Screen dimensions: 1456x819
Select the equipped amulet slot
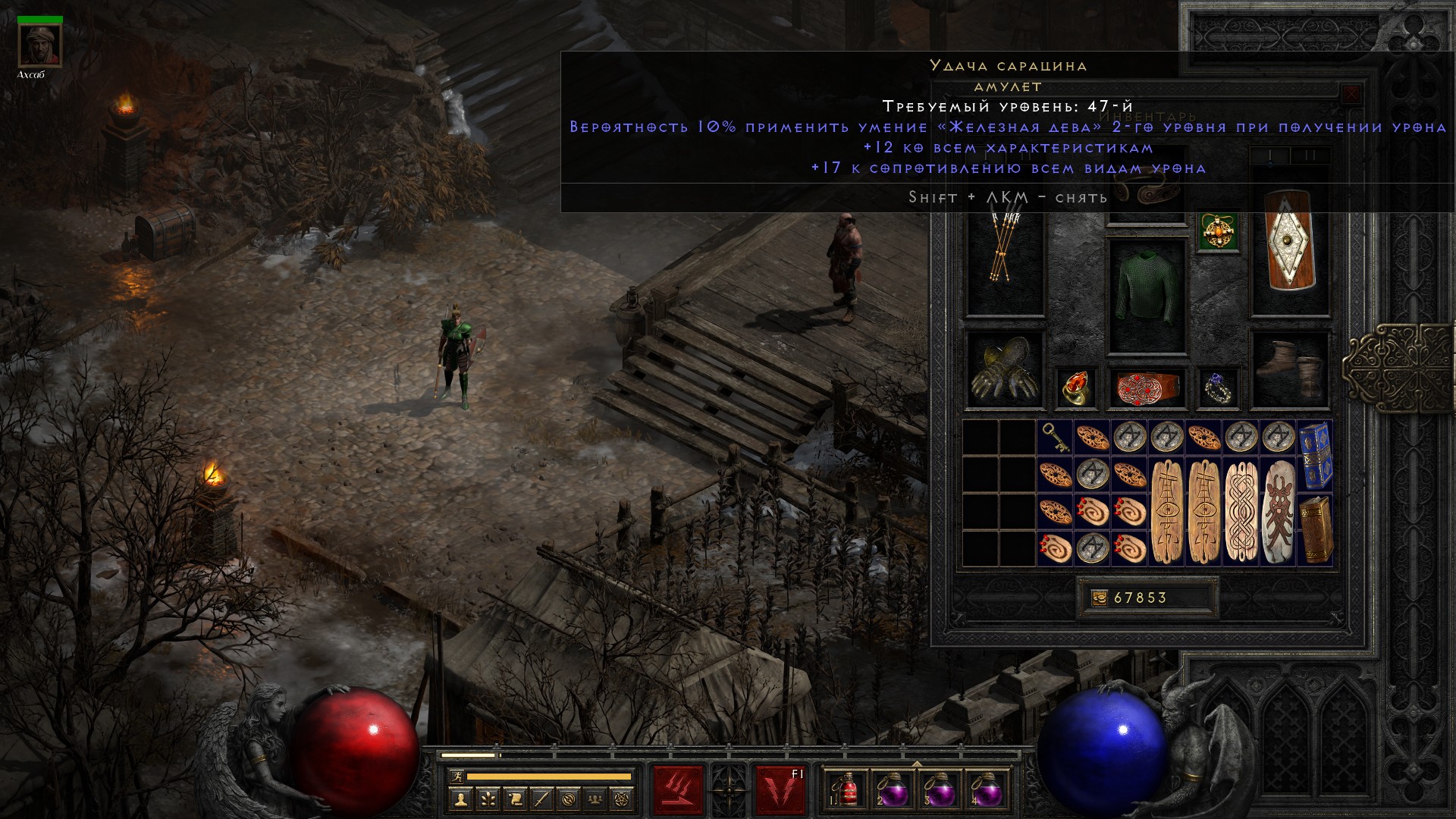coord(1219,231)
